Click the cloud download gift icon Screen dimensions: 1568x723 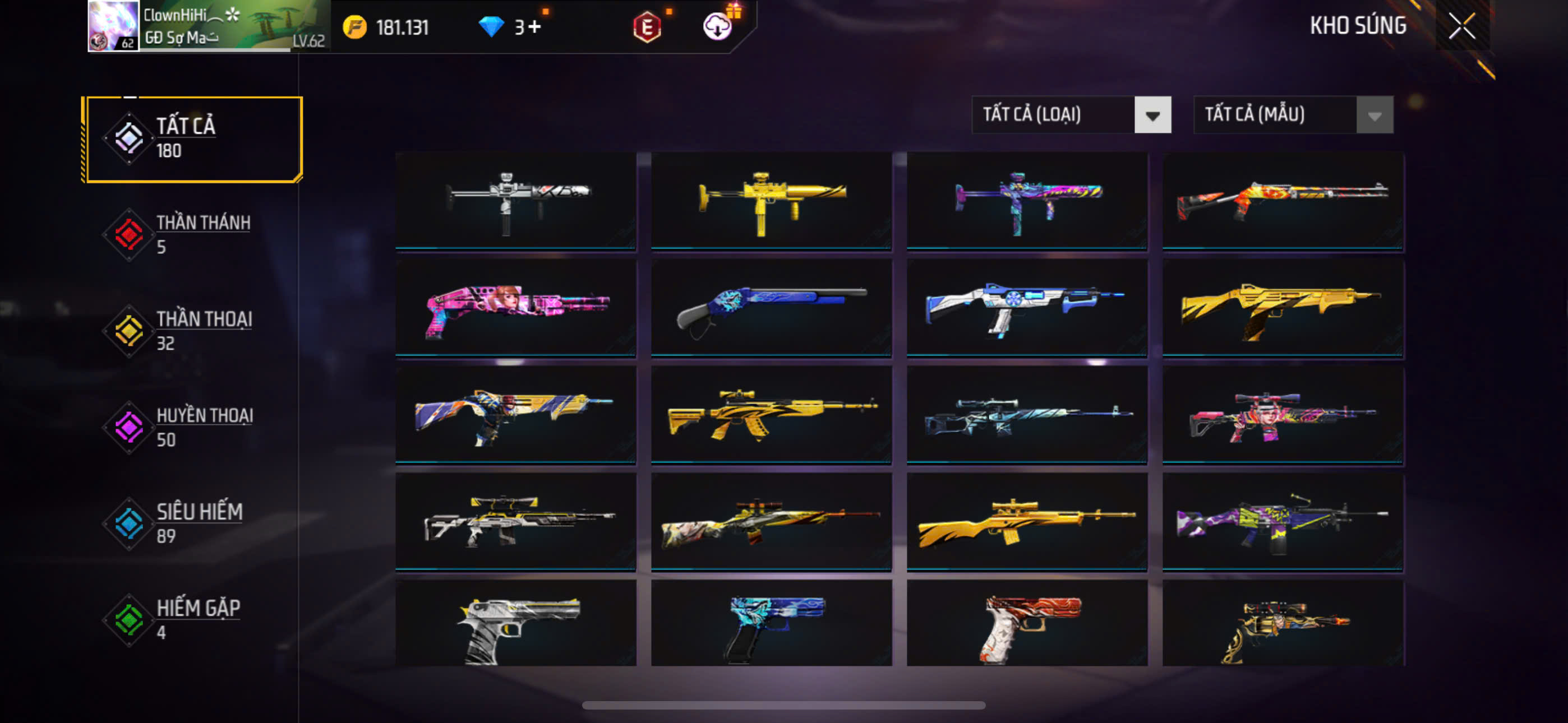718,26
